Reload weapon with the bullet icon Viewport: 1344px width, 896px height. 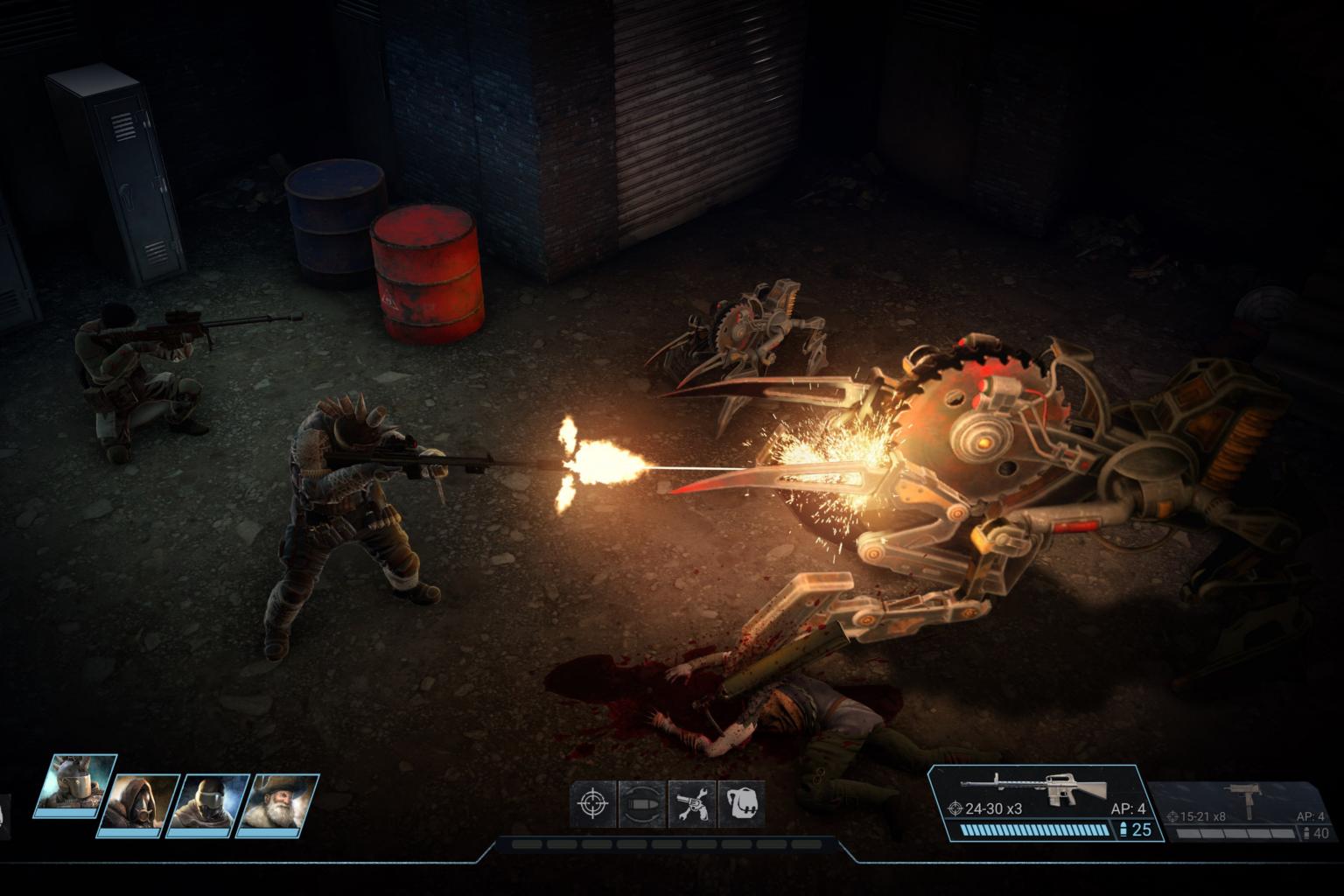pyautogui.click(x=641, y=803)
